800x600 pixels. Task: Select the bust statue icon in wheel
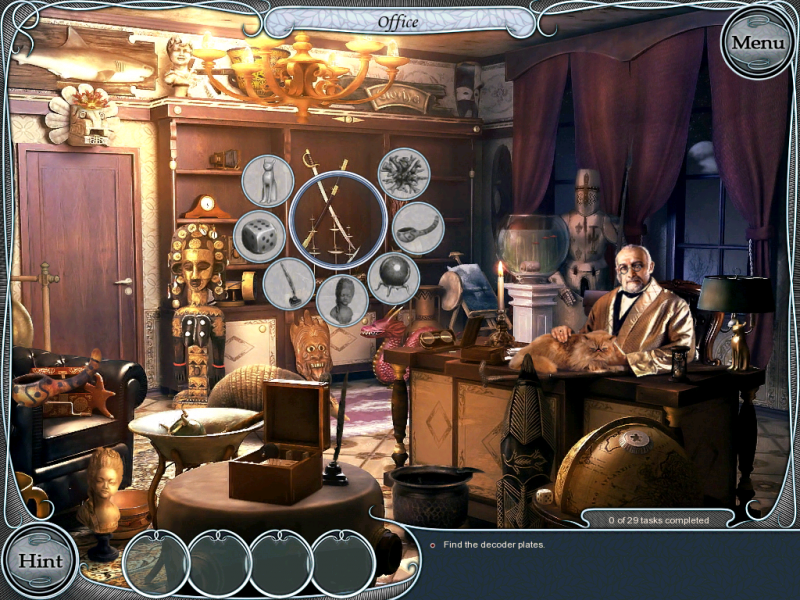[342, 299]
